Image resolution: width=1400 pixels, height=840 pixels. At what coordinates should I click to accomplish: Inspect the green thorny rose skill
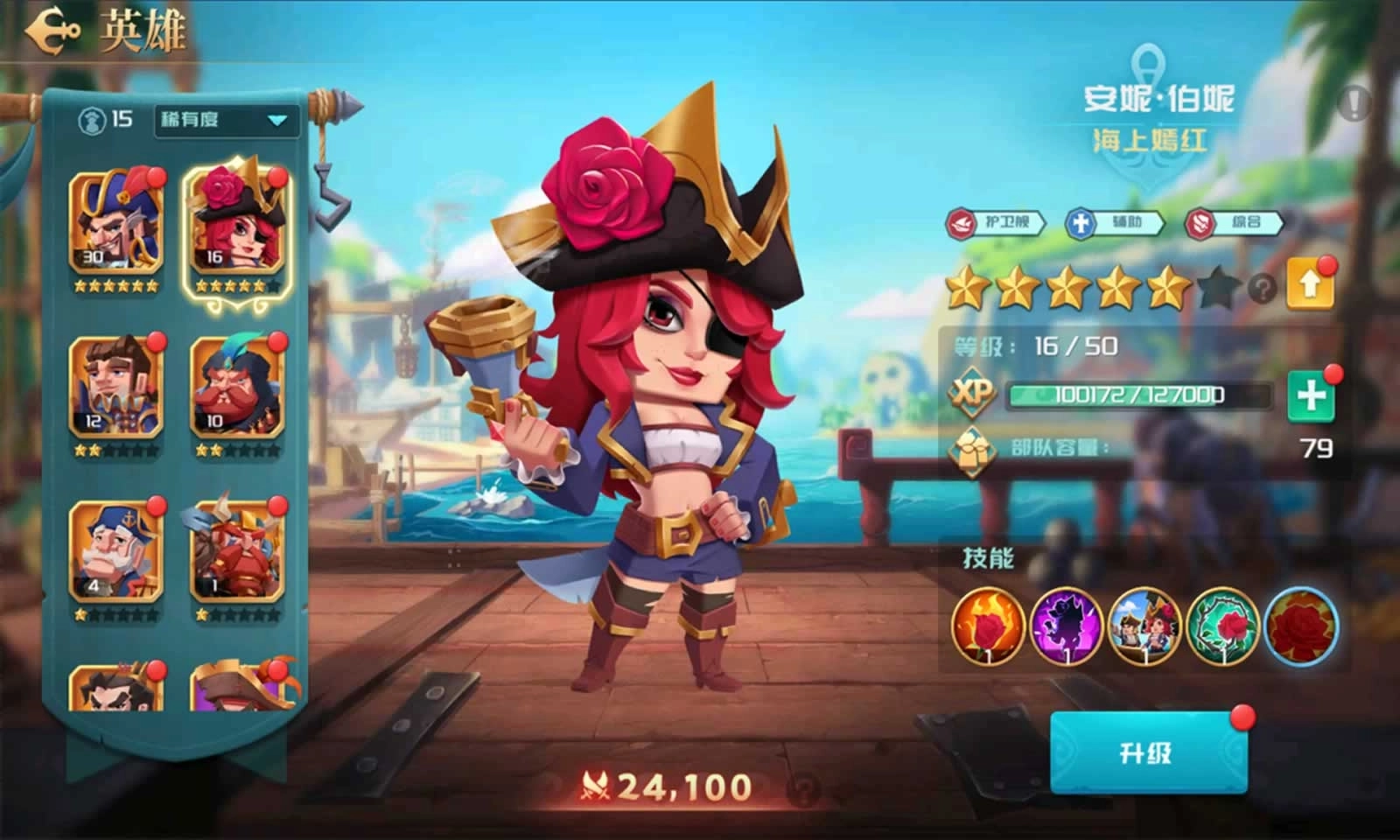coord(1222,626)
